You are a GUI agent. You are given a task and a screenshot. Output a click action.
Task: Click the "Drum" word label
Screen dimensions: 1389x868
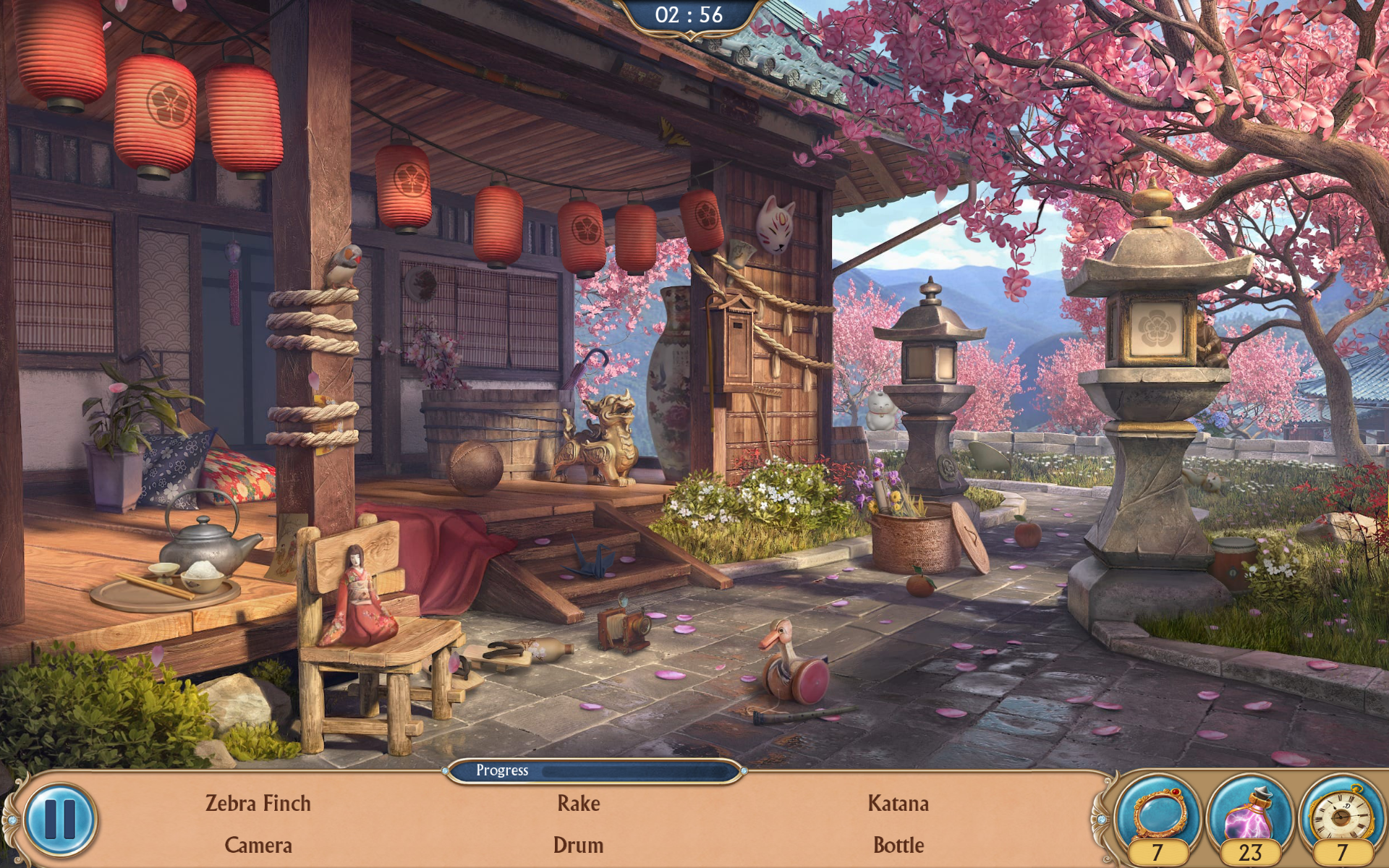577,844
